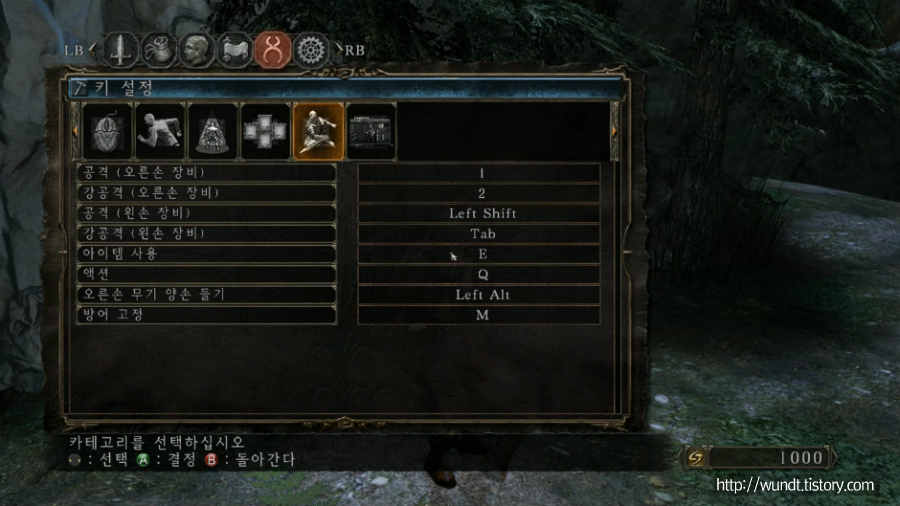Screen dimensions: 900x506
Task: Select the 아이템 사용 row
Action: [x=206, y=254]
